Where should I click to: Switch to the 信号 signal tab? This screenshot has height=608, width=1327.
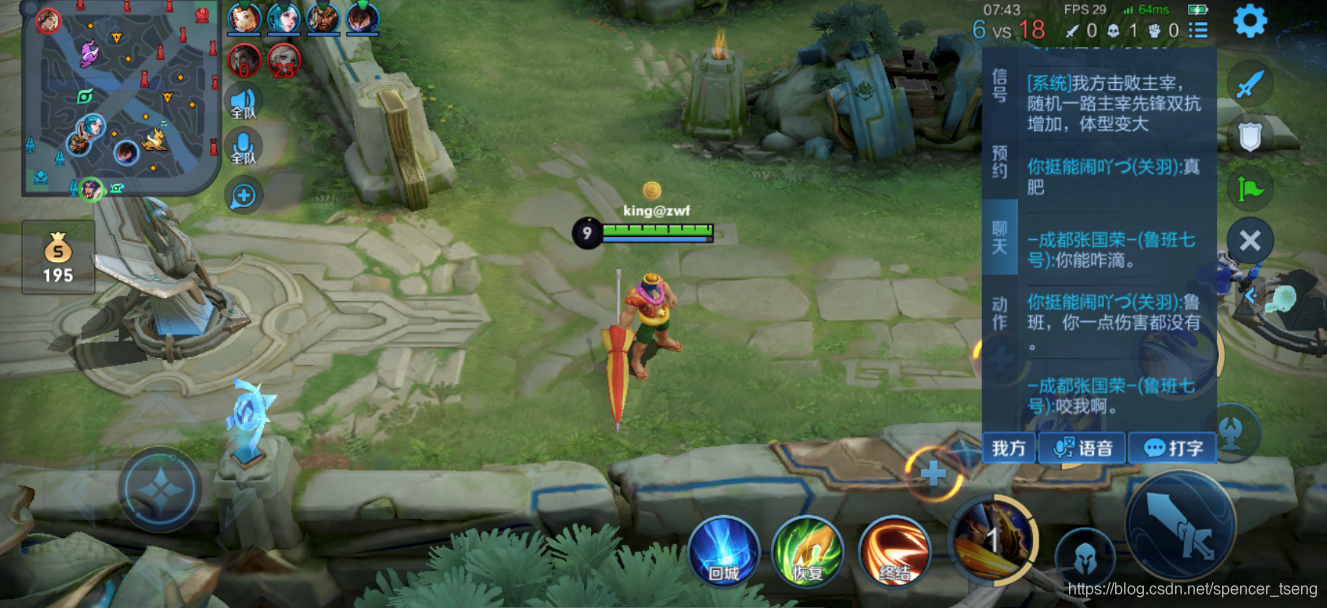(999, 85)
